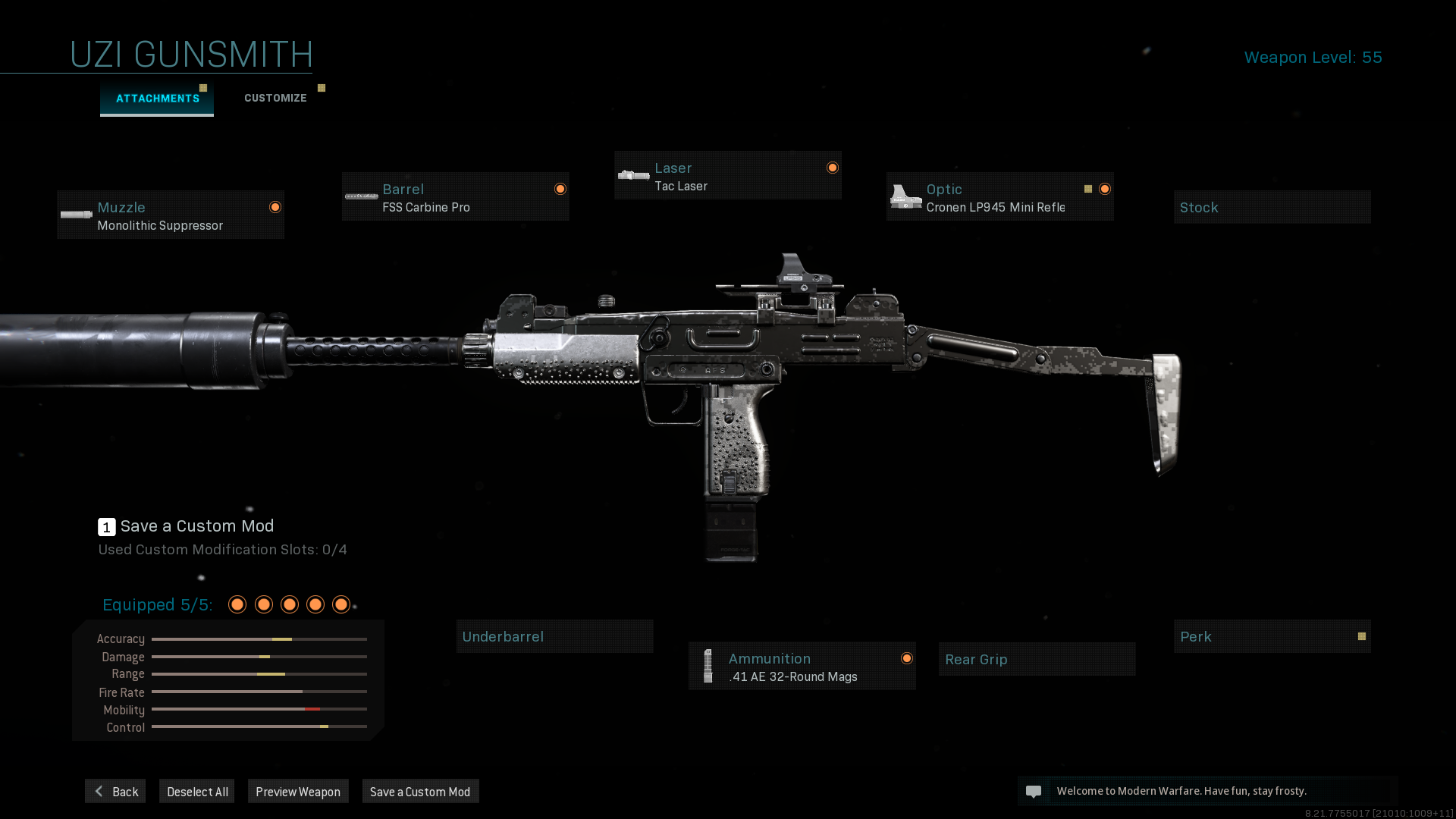Open the Underbarrel attachment slot
Viewport: 1456px width, 819px height.
pos(554,637)
